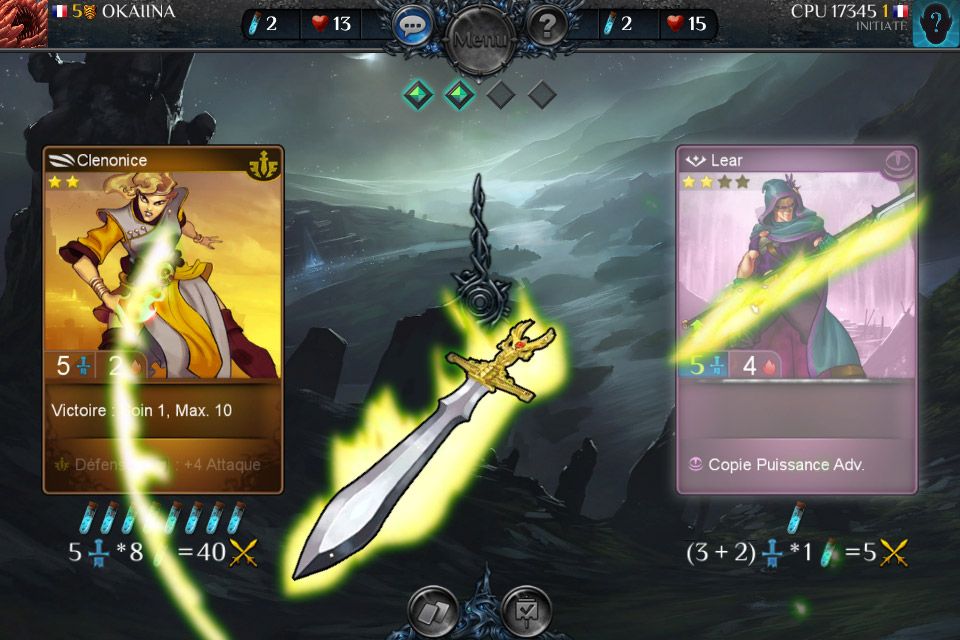The height and width of the screenshot is (640, 960).
Task: Select the Clenonice card
Action: pyautogui.click(x=163, y=319)
